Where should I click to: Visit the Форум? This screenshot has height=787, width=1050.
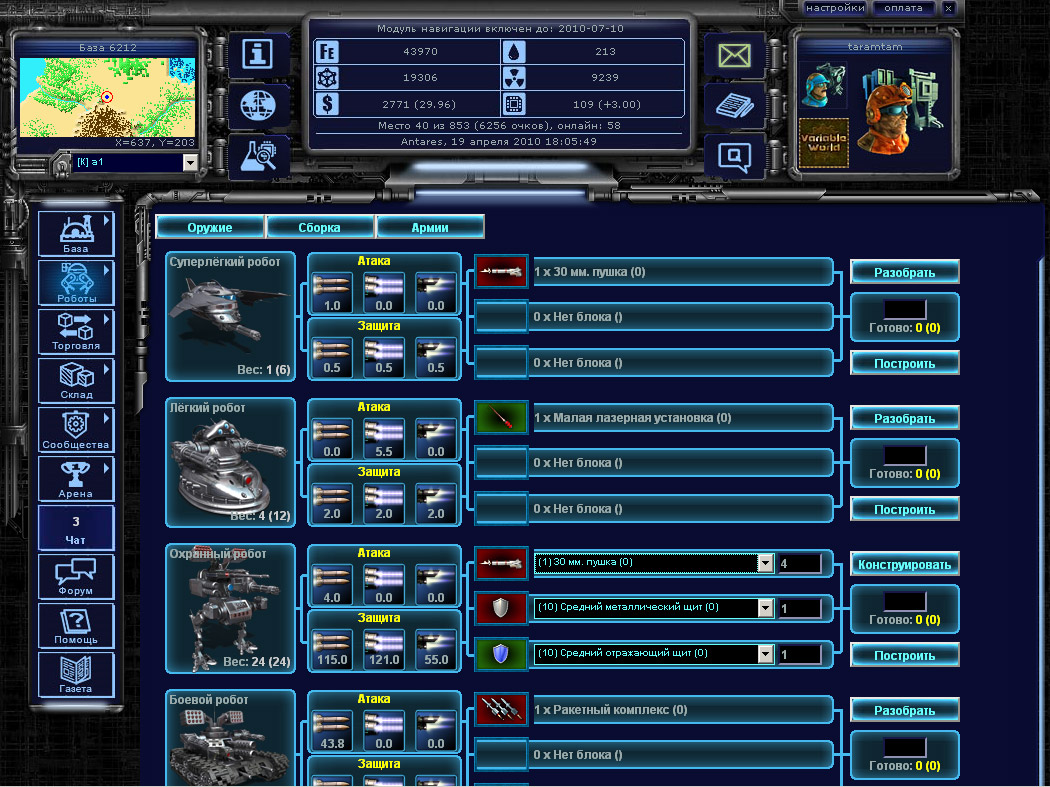76,577
